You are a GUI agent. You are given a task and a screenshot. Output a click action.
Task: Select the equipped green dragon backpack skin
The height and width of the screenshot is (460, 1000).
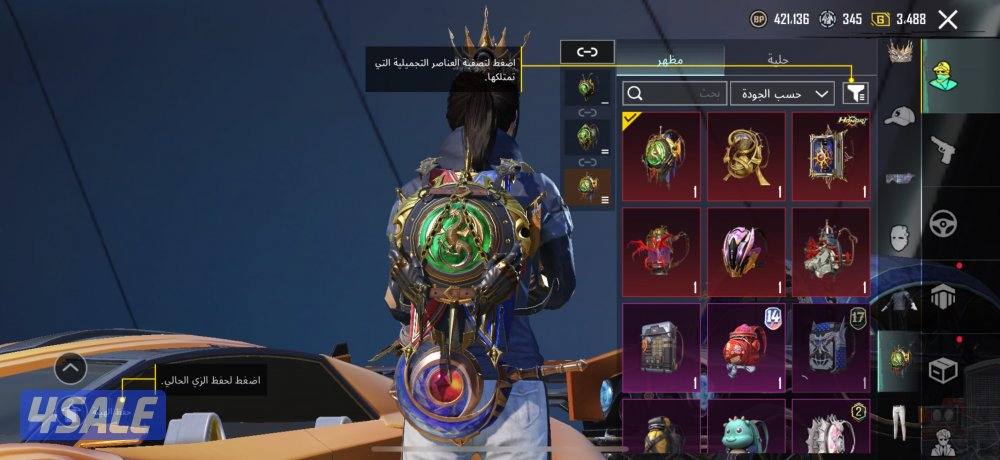click(x=661, y=155)
